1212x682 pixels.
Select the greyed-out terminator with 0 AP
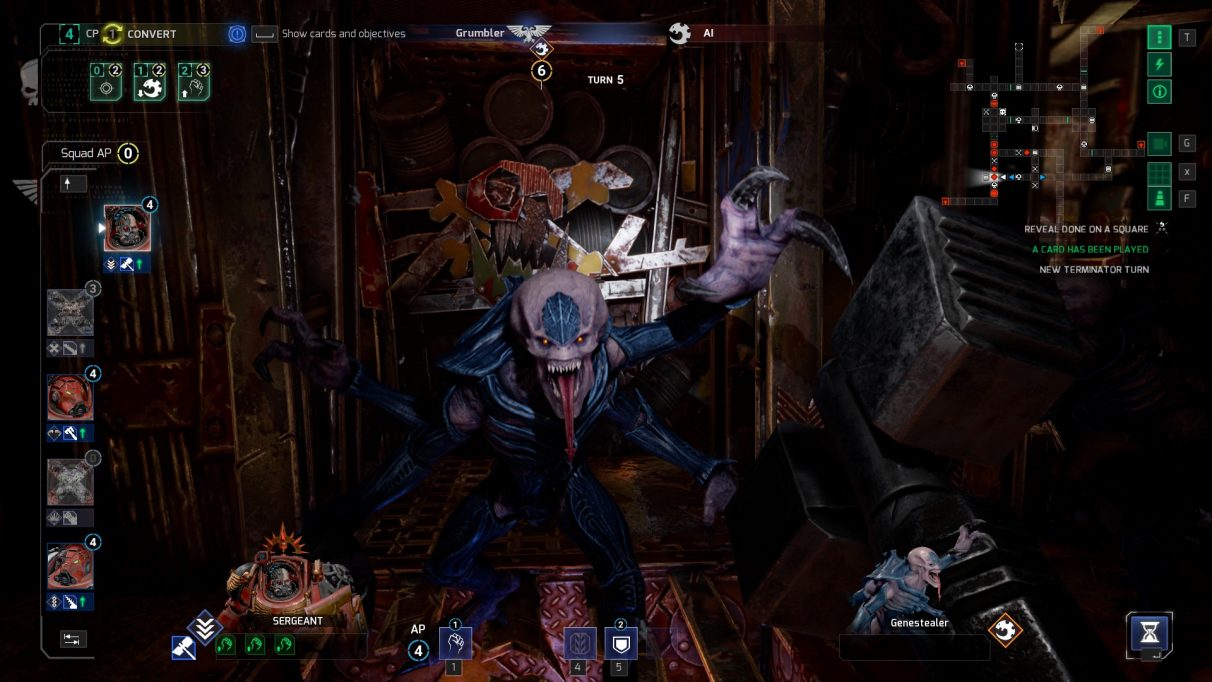click(70, 482)
